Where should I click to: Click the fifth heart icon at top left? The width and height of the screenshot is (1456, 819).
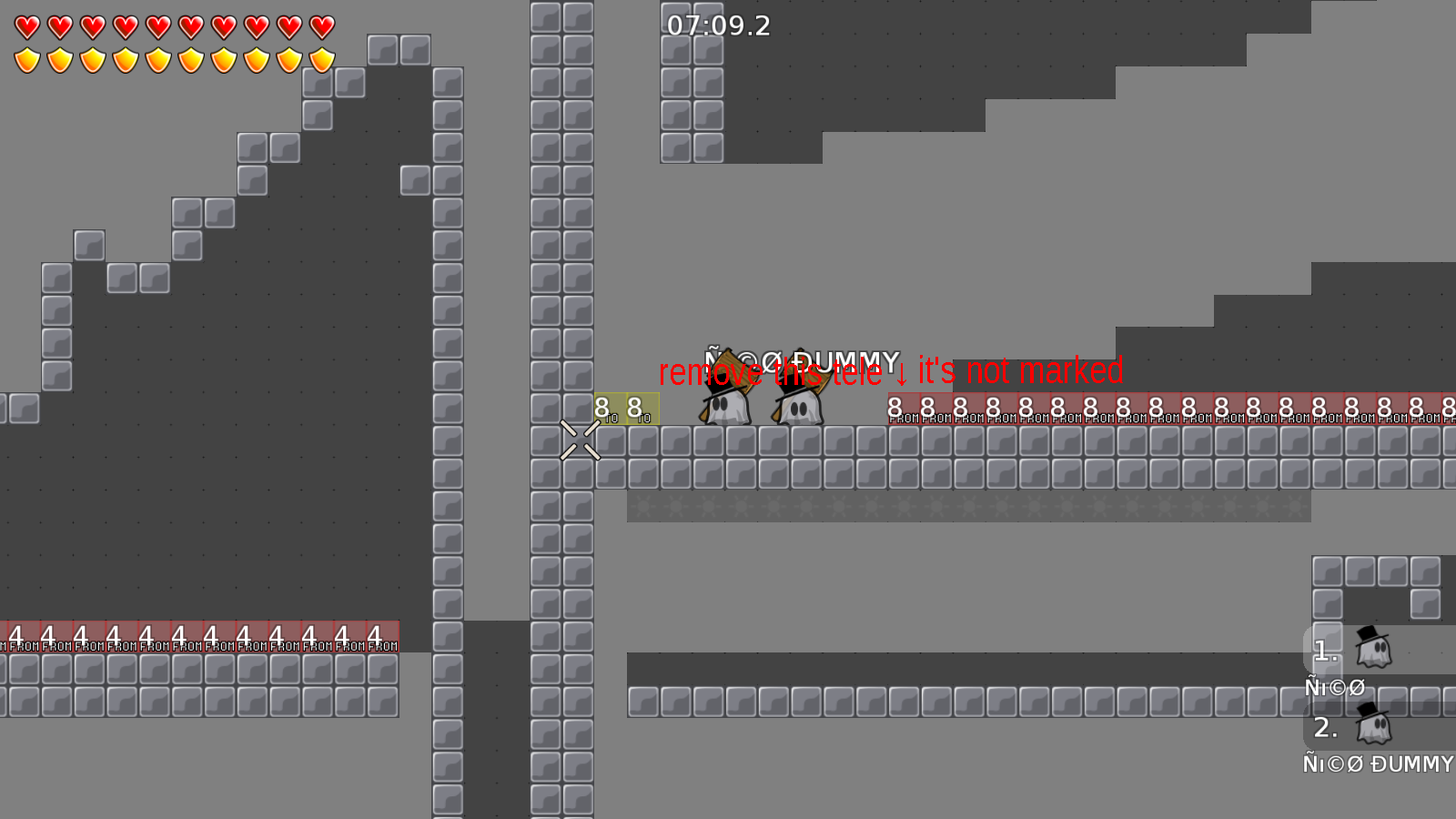click(157, 26)
